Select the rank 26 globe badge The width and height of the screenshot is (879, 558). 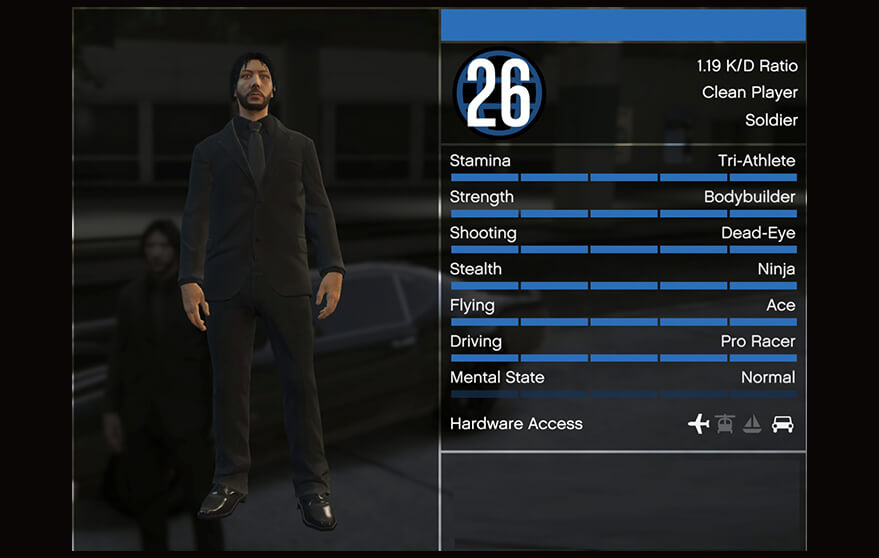coord(499,93)
